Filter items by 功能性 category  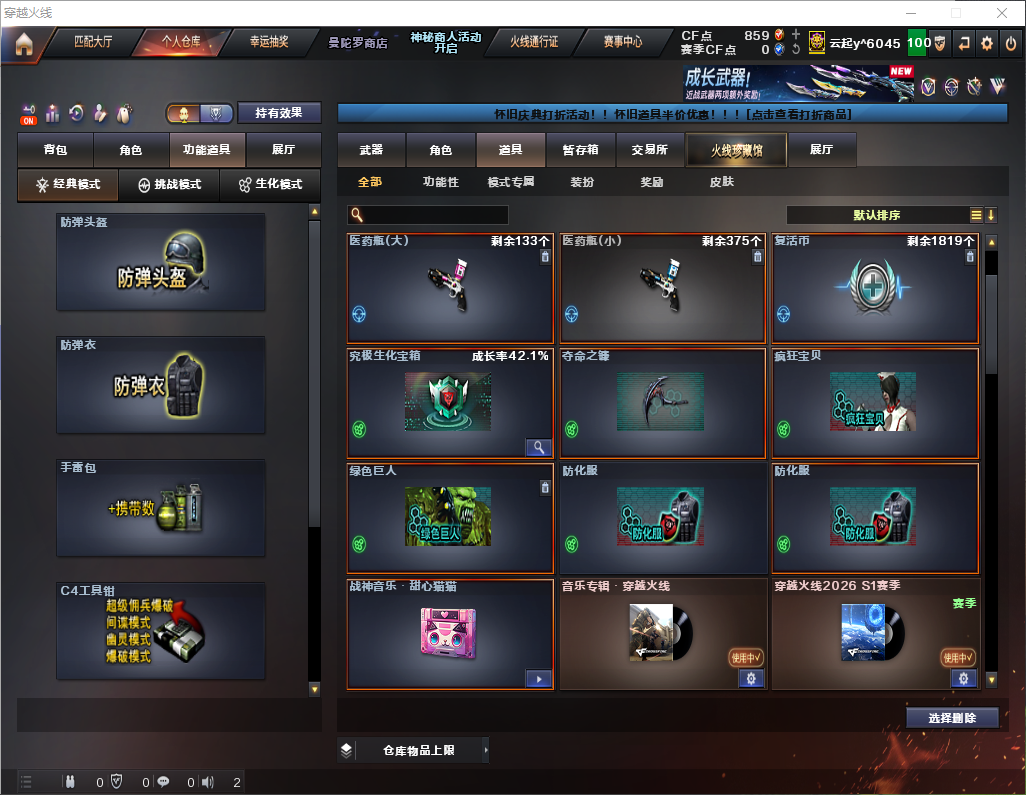click(440, 182)
